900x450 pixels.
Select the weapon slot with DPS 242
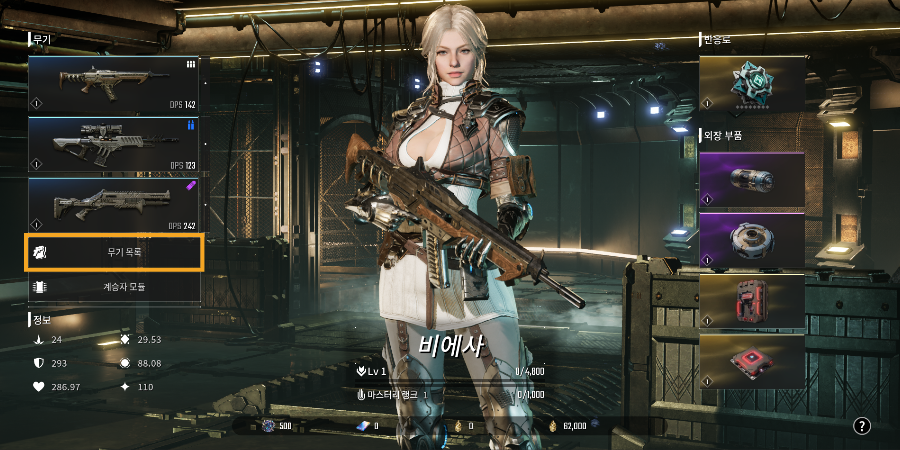[113, 205]
